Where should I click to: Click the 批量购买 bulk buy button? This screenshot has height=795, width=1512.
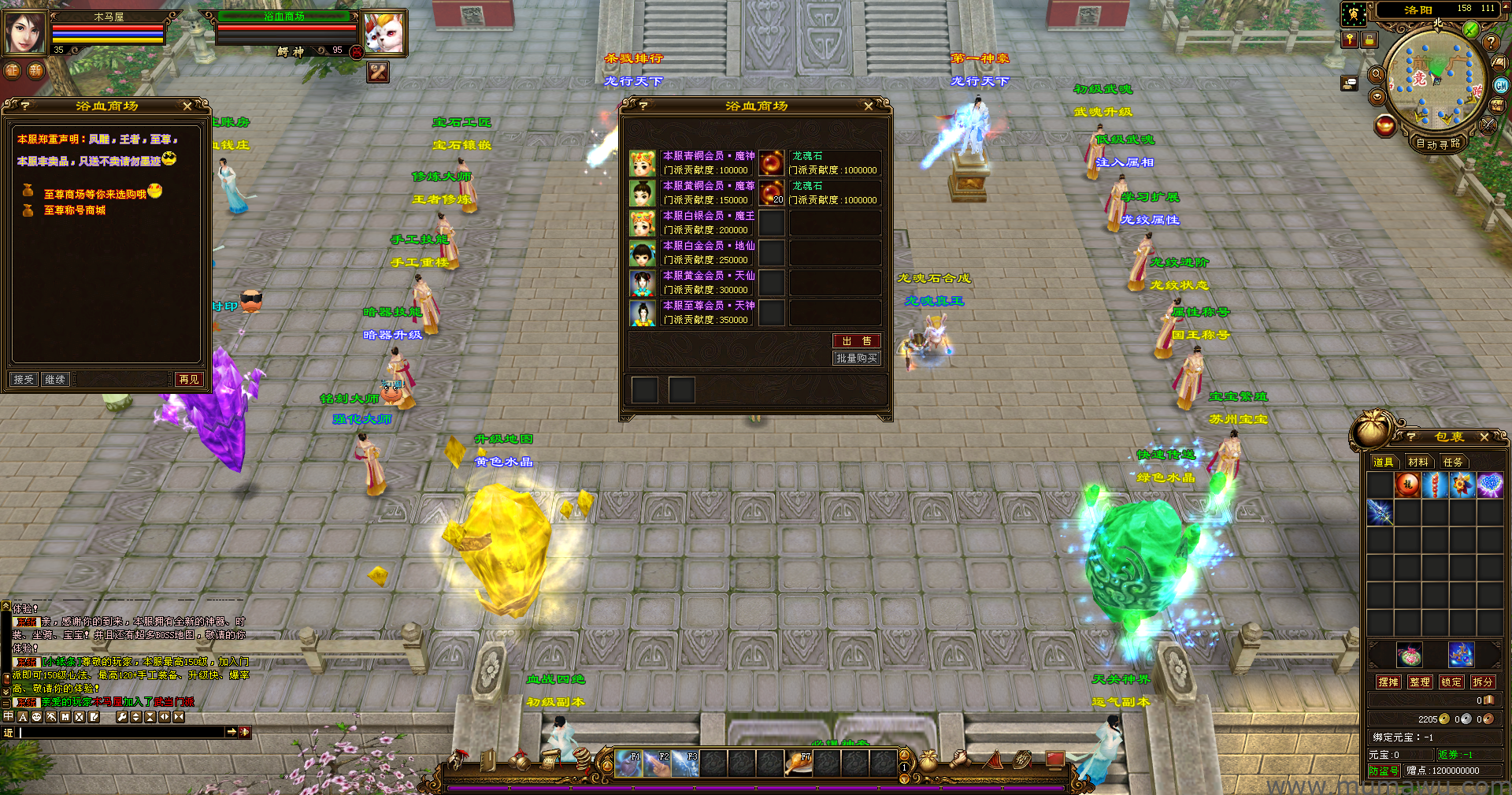[856, 358]
